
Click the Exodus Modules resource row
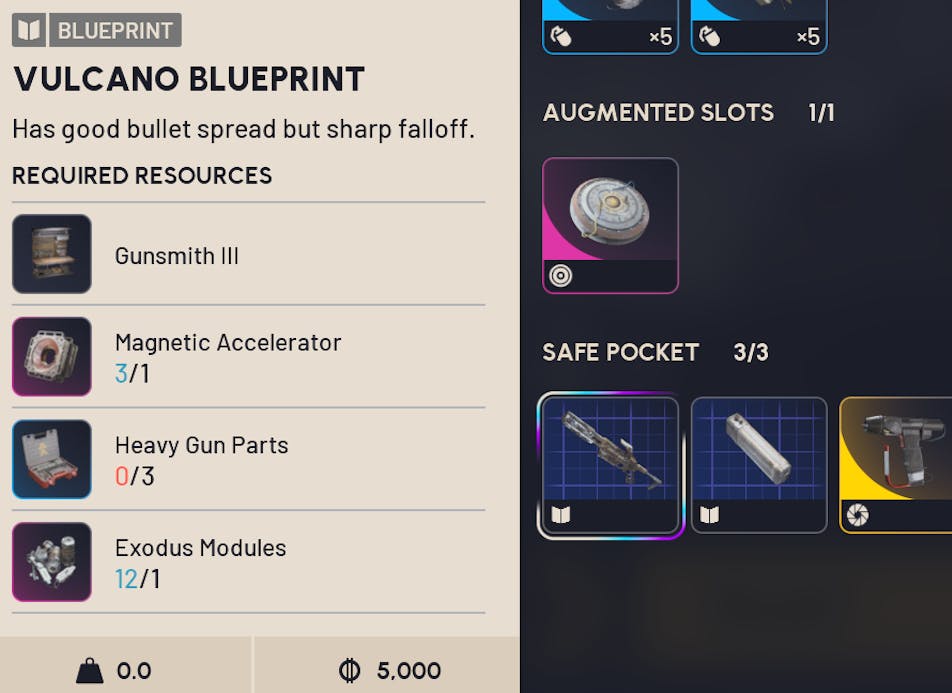pyautogui.click(x=248, y=562)
